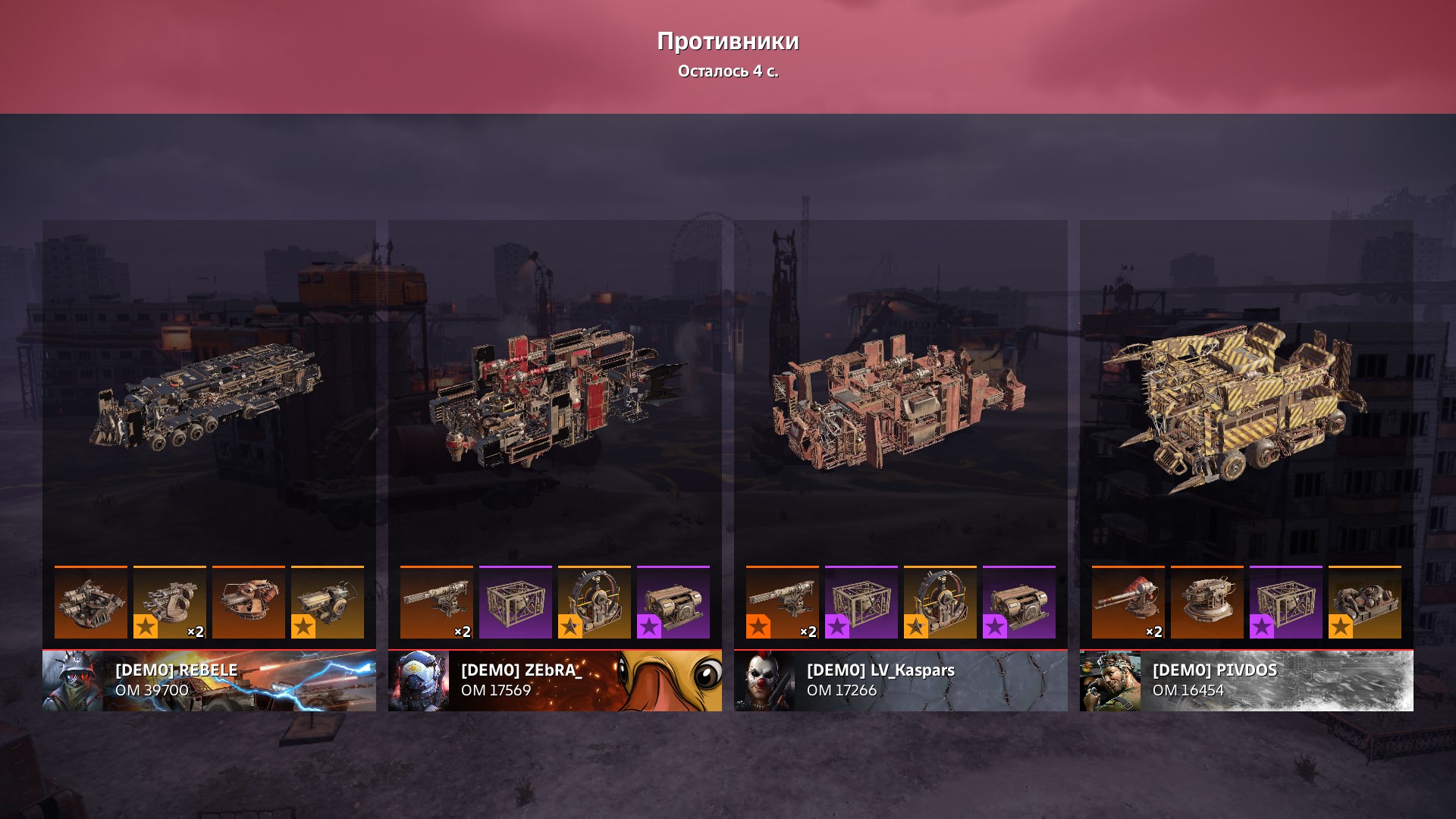The image size is (1456, 819).
Task: Click ZEbRA_'s long-barrel cannon x2 icon
Action: (437, 602)
